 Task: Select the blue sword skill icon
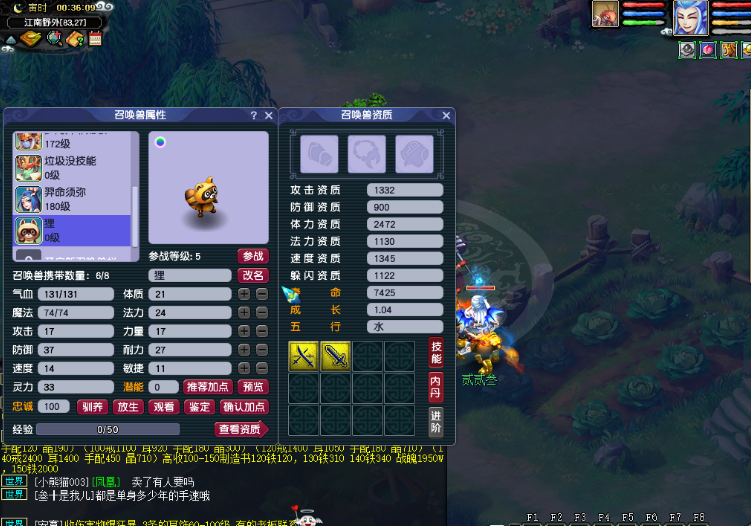tap(335, 356)
